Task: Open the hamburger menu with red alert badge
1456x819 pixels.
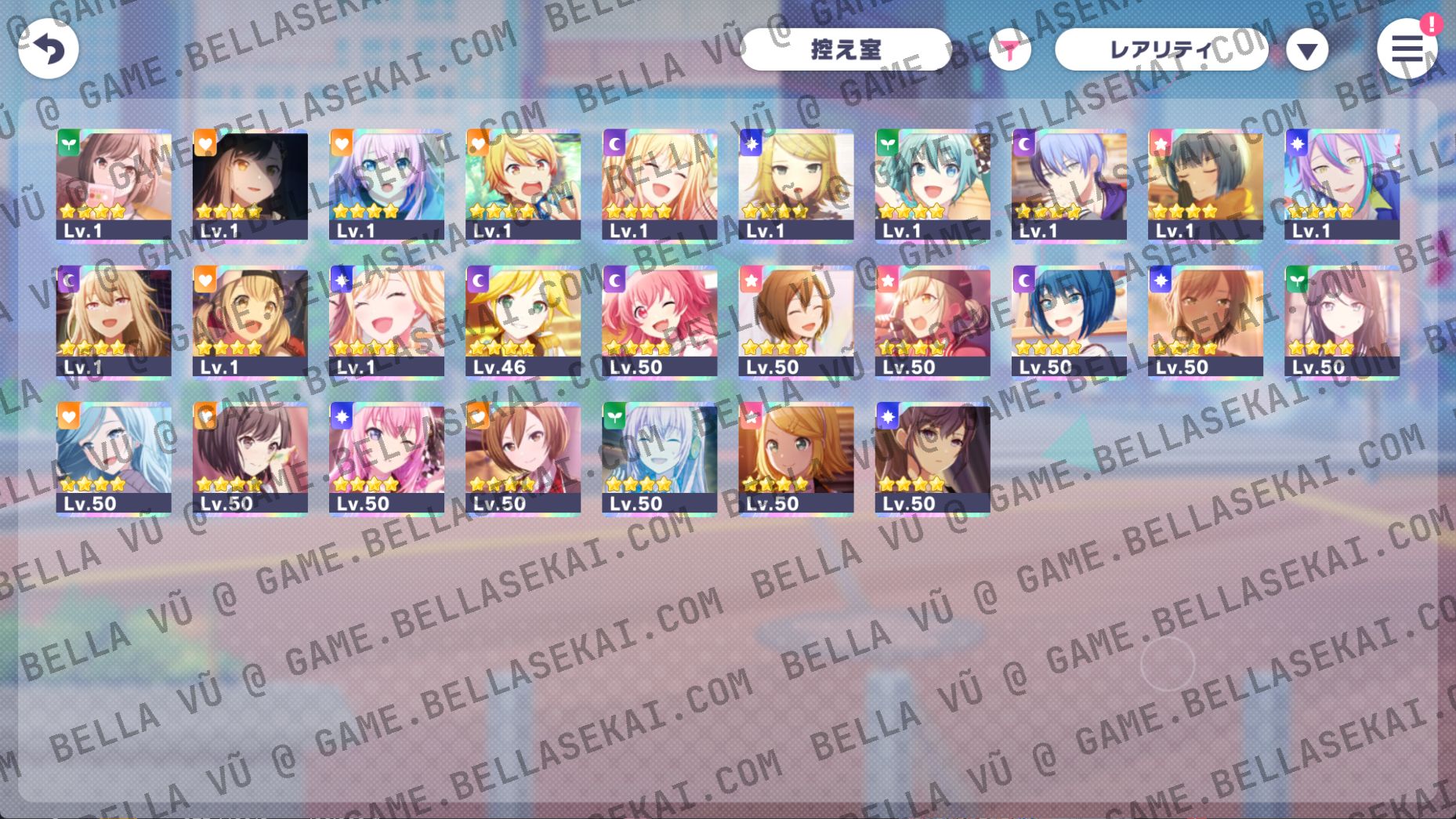Action: tap(1408, 49)
